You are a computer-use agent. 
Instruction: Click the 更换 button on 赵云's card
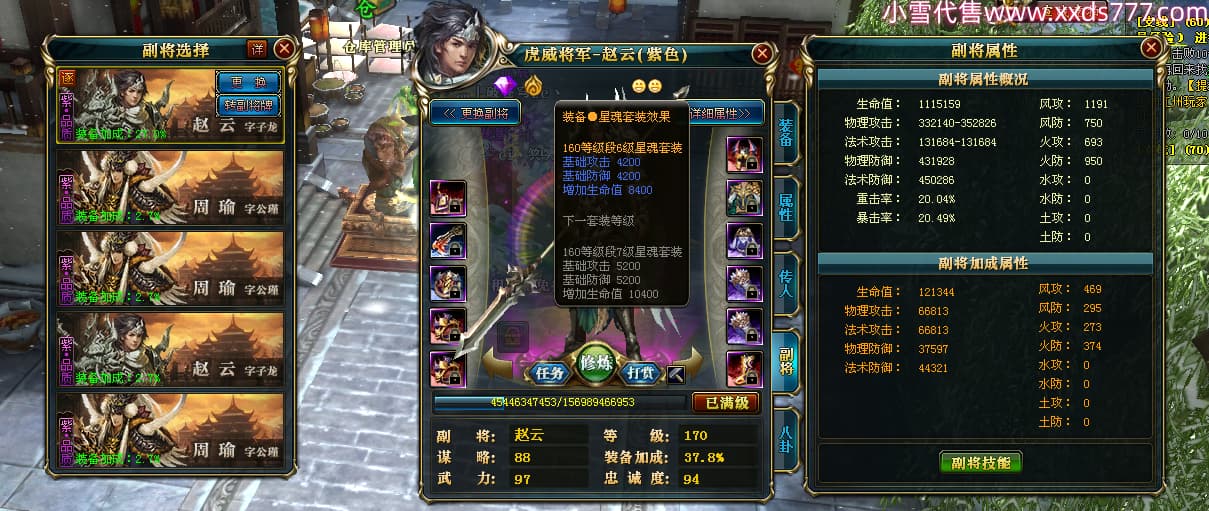(248, 81)
